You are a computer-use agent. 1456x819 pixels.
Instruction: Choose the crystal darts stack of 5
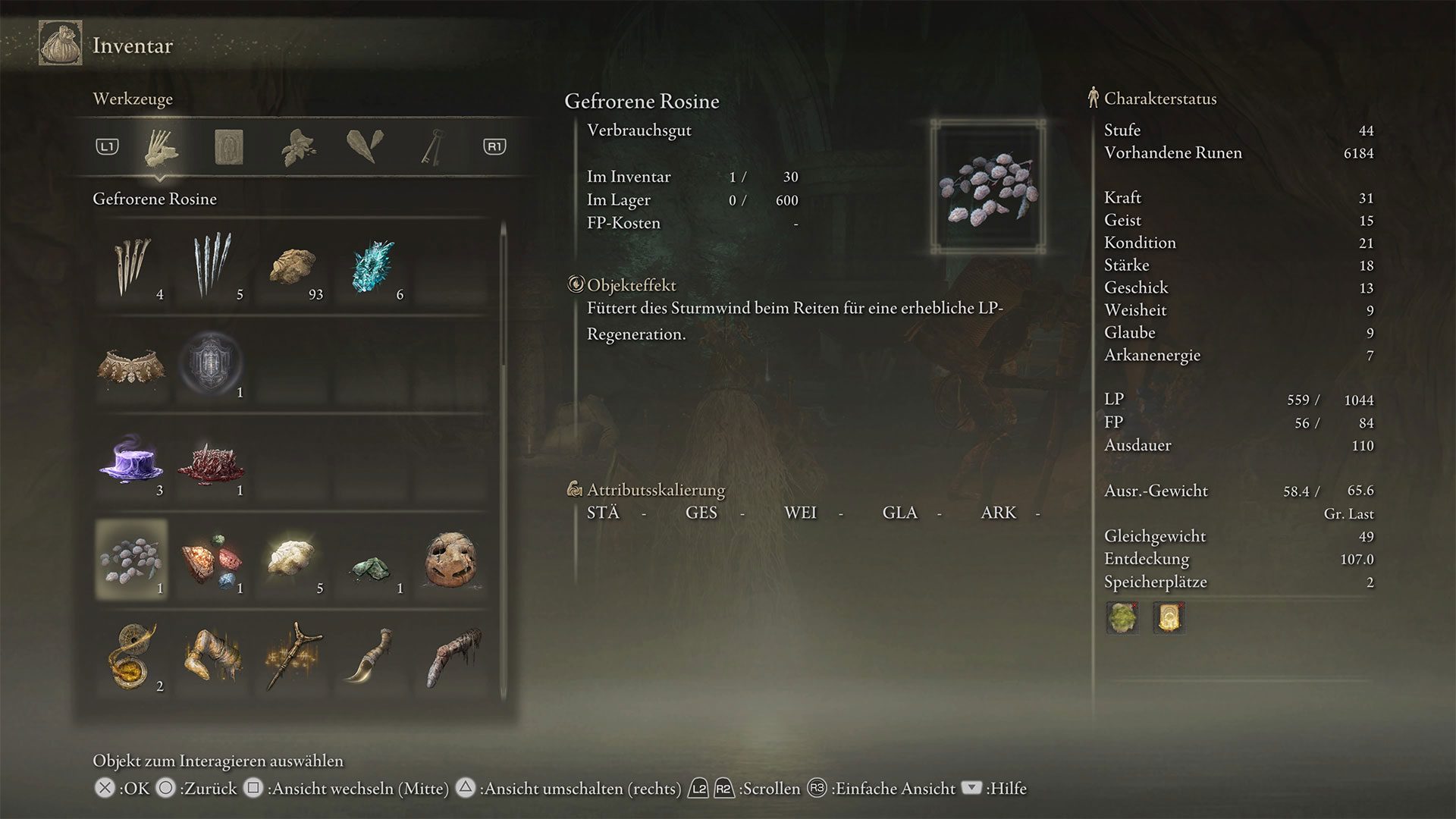coord(212,267)
